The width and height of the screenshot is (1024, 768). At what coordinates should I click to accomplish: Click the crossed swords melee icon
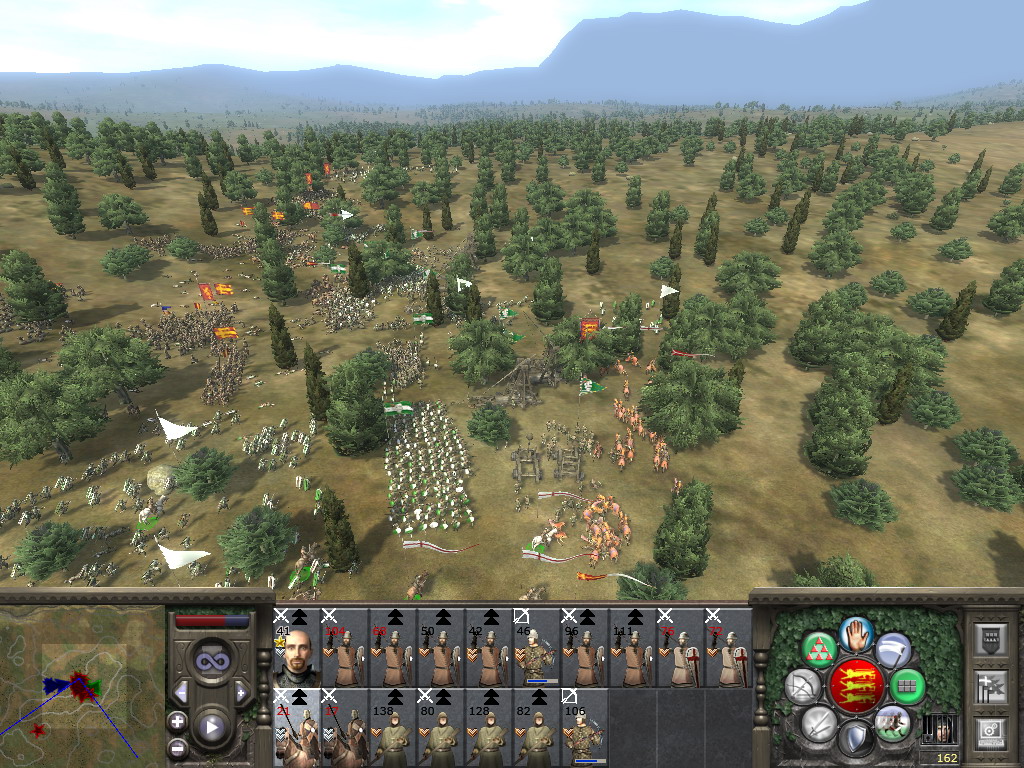pyautogui.click(x=819, y=724)
